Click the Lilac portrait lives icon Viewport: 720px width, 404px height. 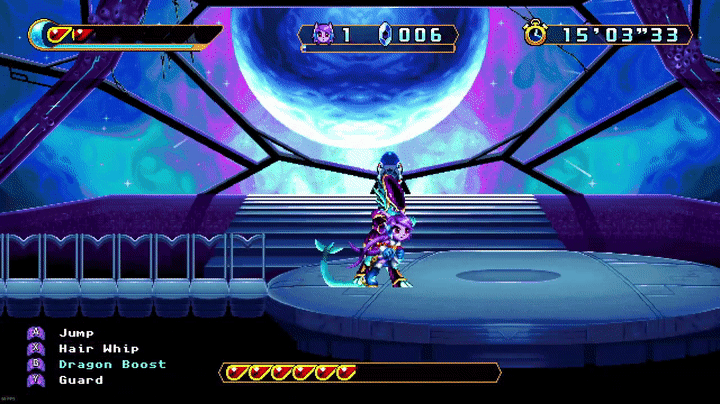322,35
